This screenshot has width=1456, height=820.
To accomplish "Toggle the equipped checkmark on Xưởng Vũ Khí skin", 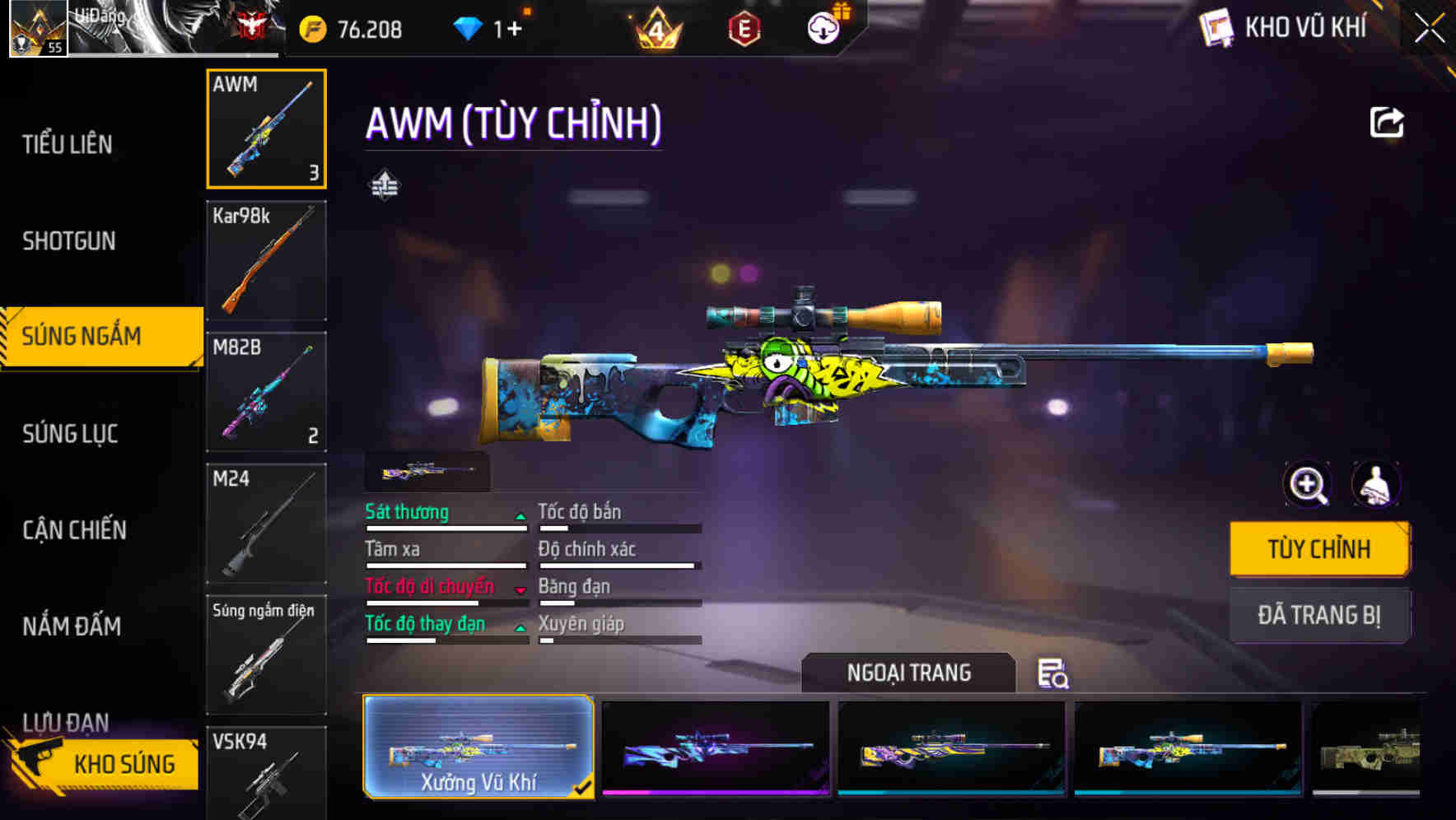I will tap(584, 787).
